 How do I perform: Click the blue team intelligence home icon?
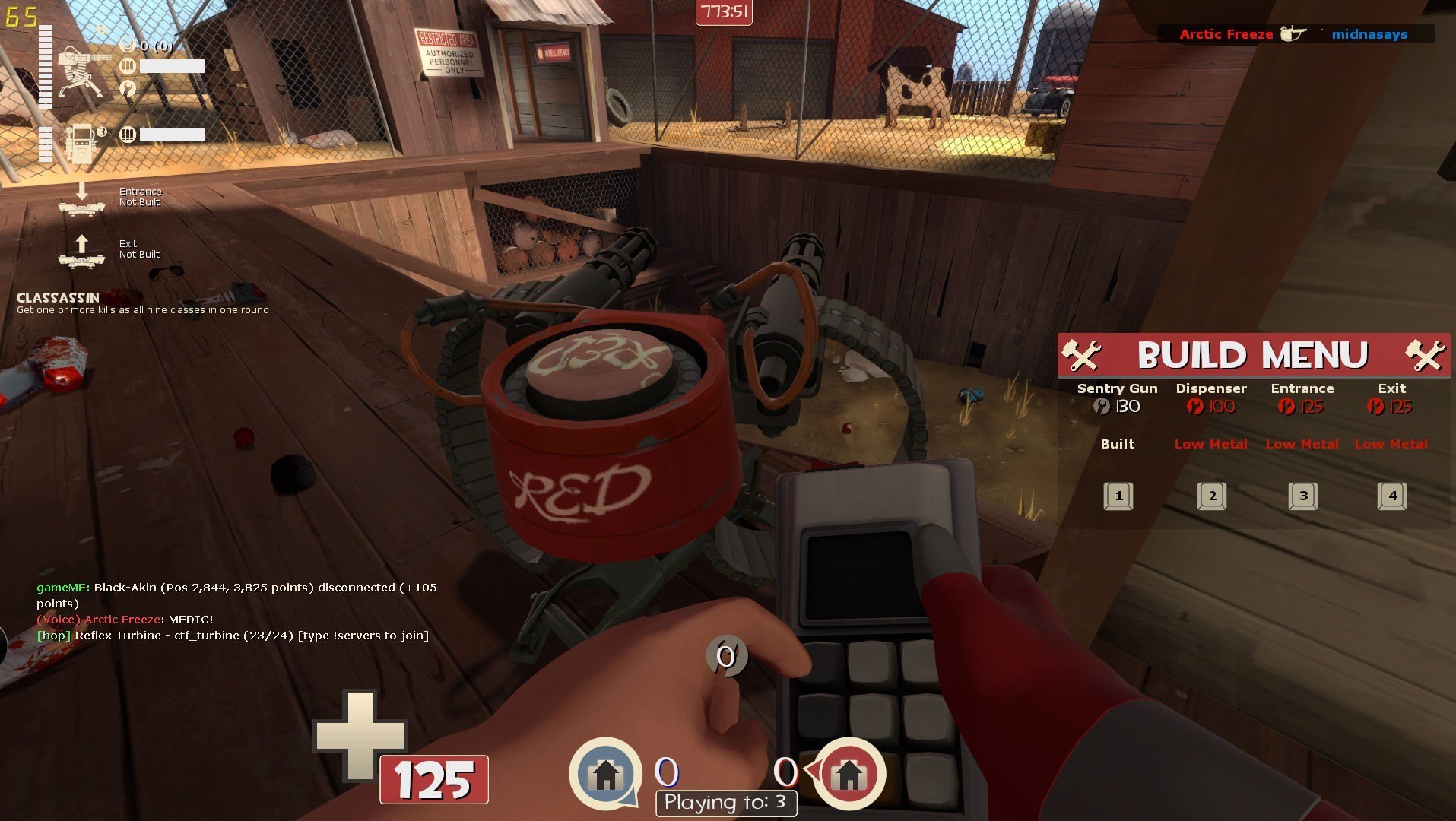coord(605,775)
